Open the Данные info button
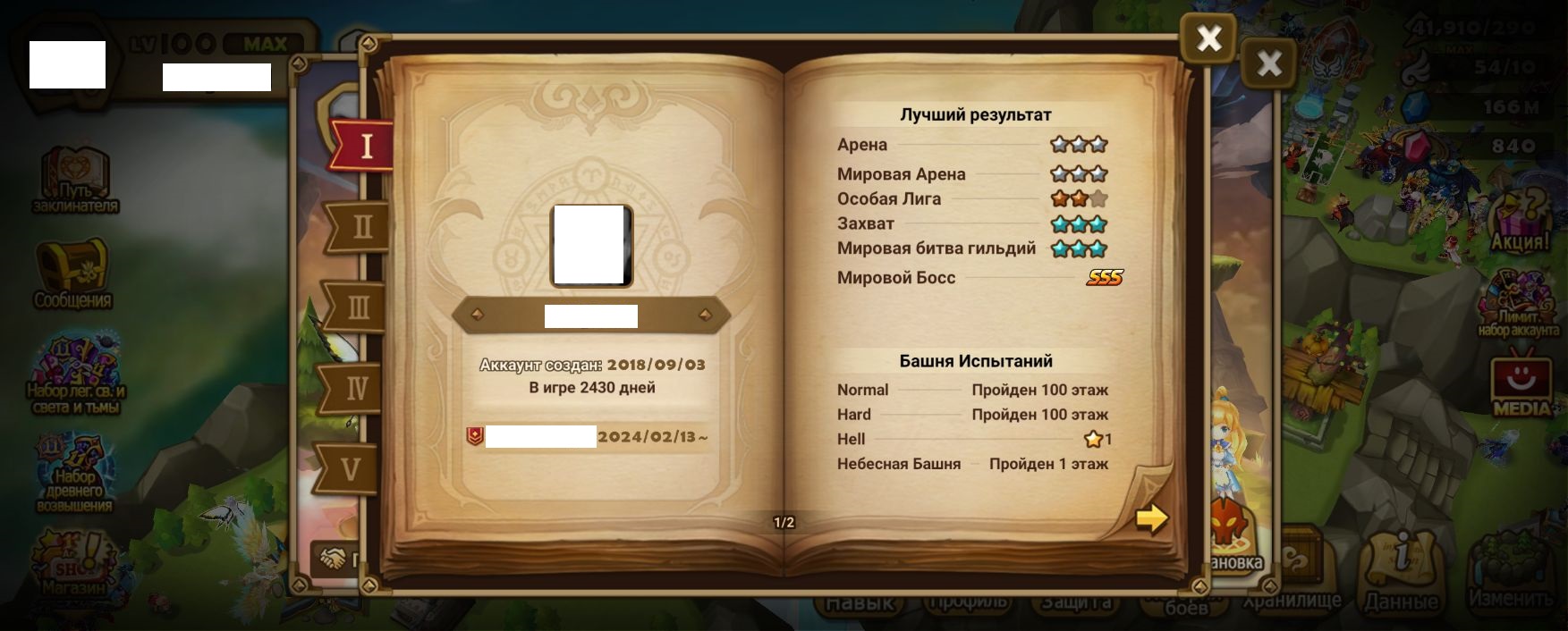This screenshot has height=631, width=1568. pos(1400,572)
